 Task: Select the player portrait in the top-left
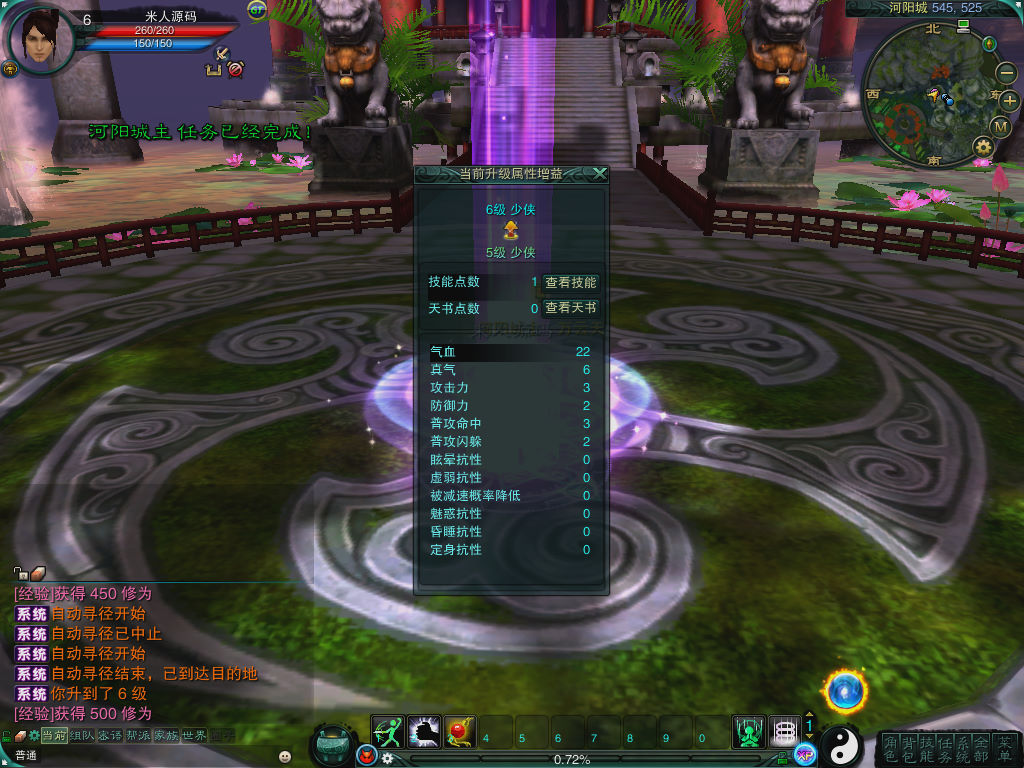[x=39, y=40]
